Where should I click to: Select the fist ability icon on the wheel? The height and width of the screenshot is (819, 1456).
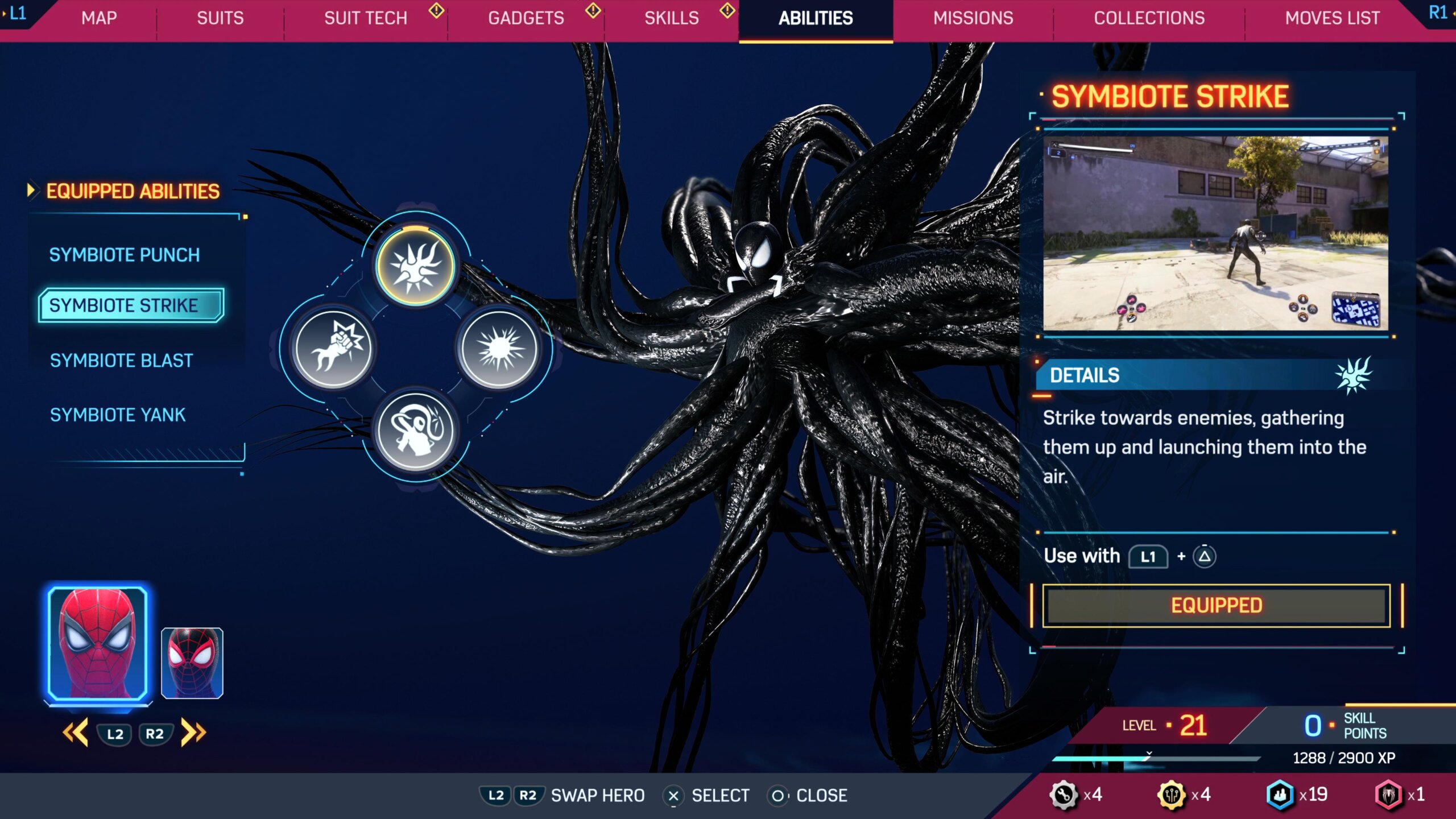[x=333, y=348]
